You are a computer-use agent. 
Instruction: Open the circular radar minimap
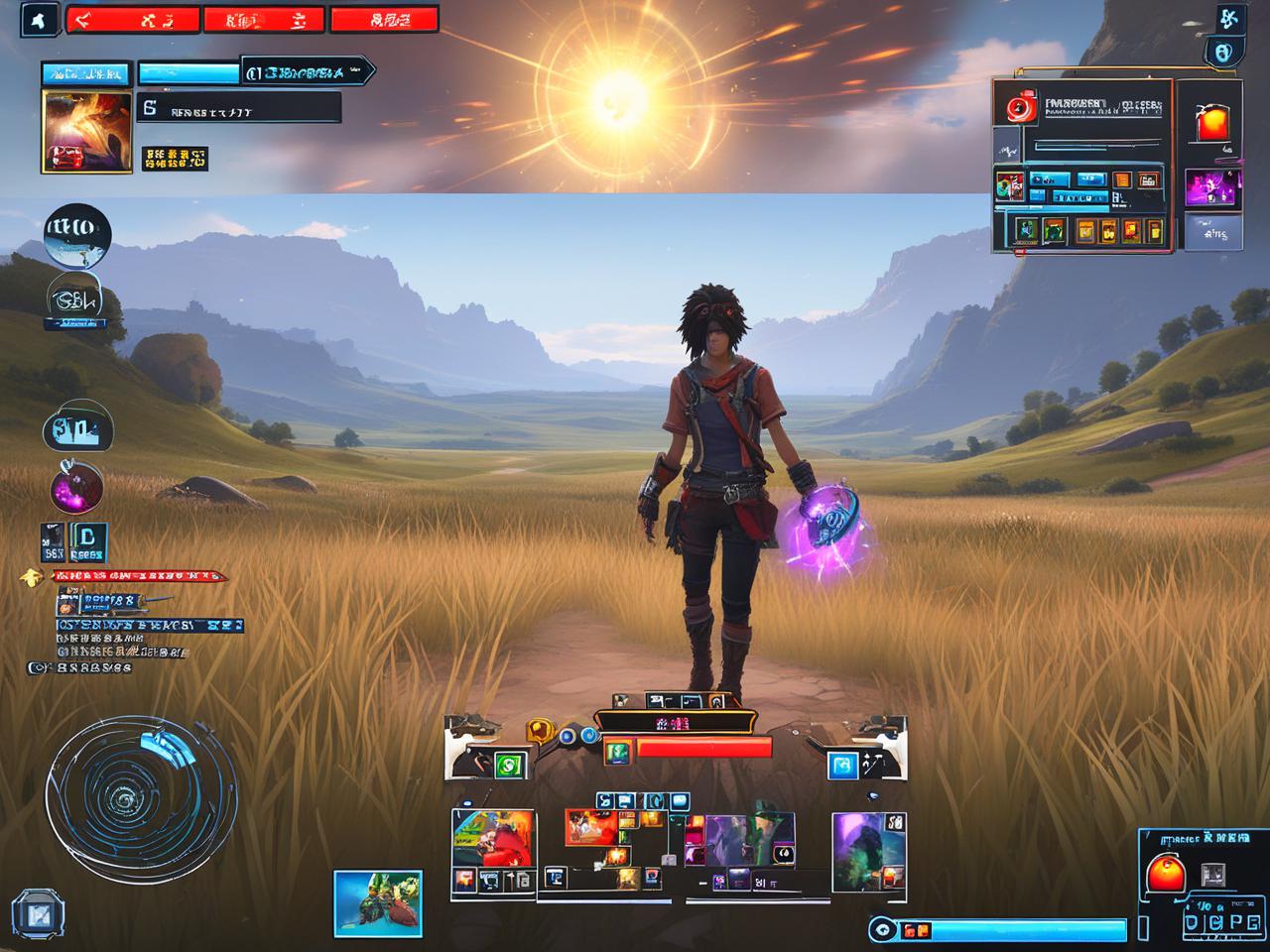pos(139,790)
